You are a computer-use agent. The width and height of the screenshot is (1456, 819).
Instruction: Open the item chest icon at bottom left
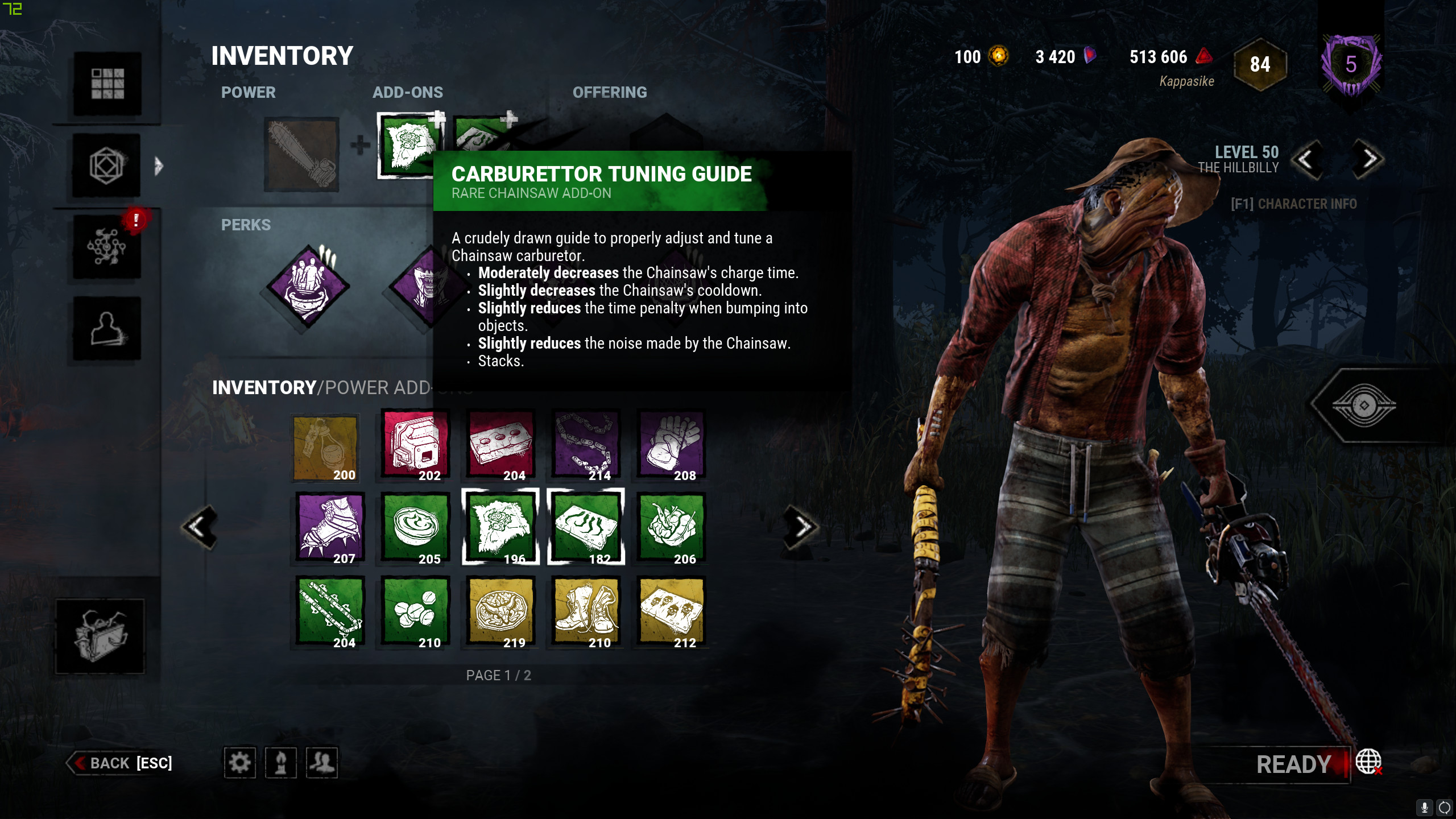pyautogui.click(x=100, y=636)
